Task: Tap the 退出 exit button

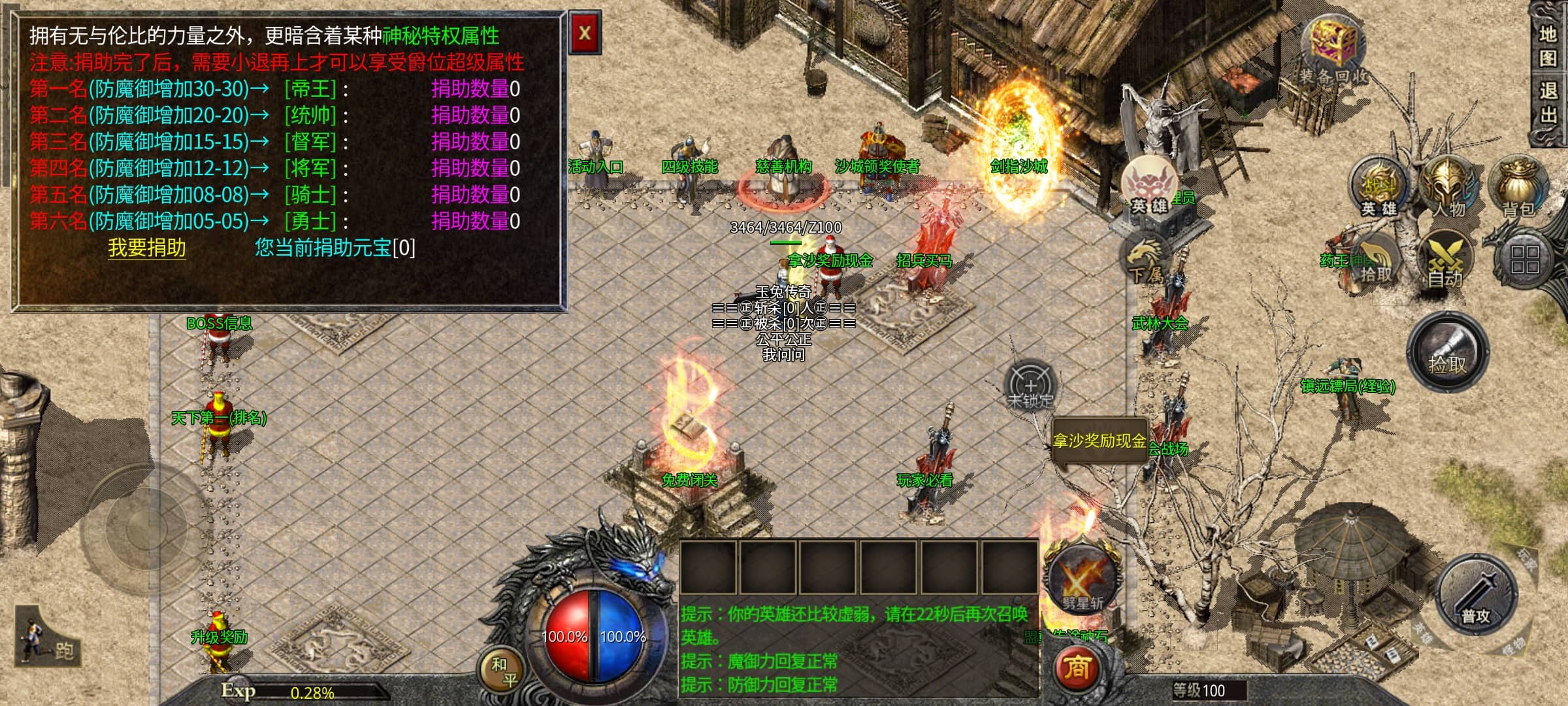Action: coord(1548,103)
